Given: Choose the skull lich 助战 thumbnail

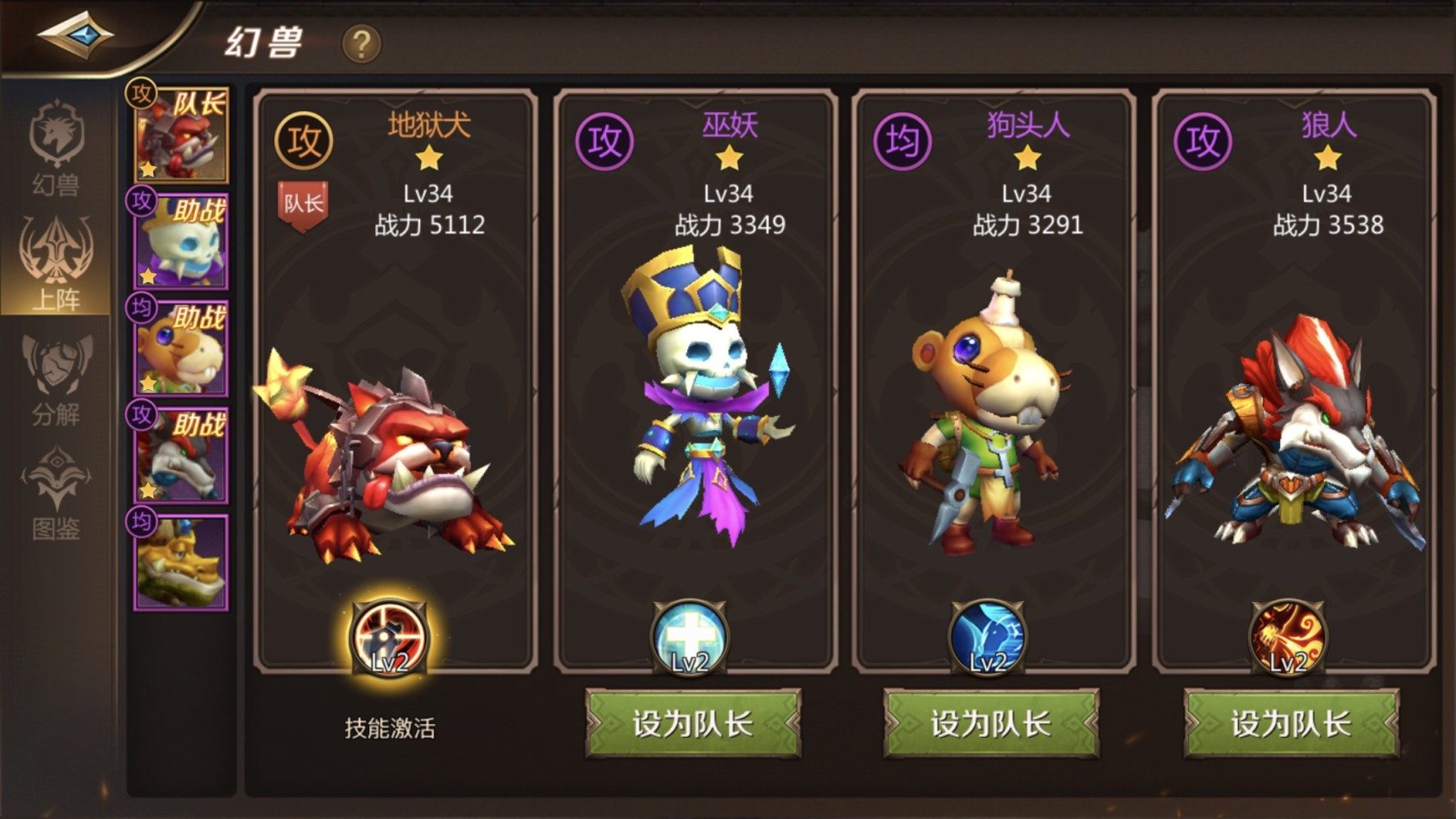Looking at the screenshot, I should click(x=181, y=242).
